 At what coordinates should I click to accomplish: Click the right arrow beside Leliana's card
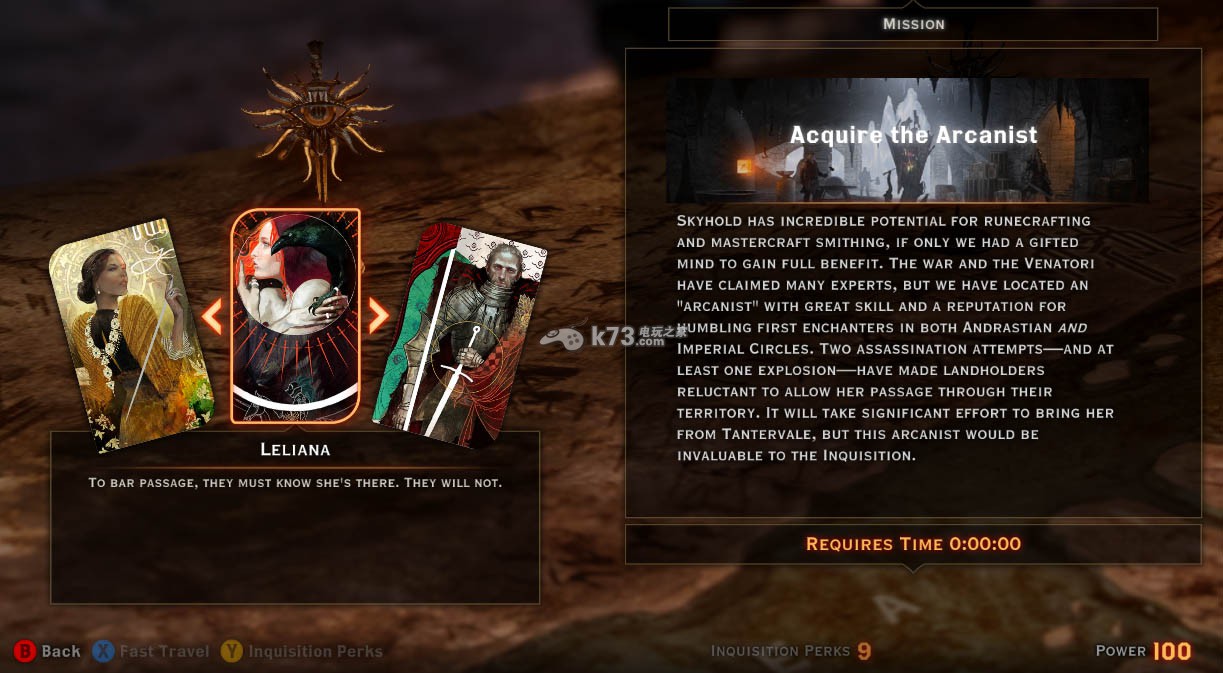pos(378,316)
